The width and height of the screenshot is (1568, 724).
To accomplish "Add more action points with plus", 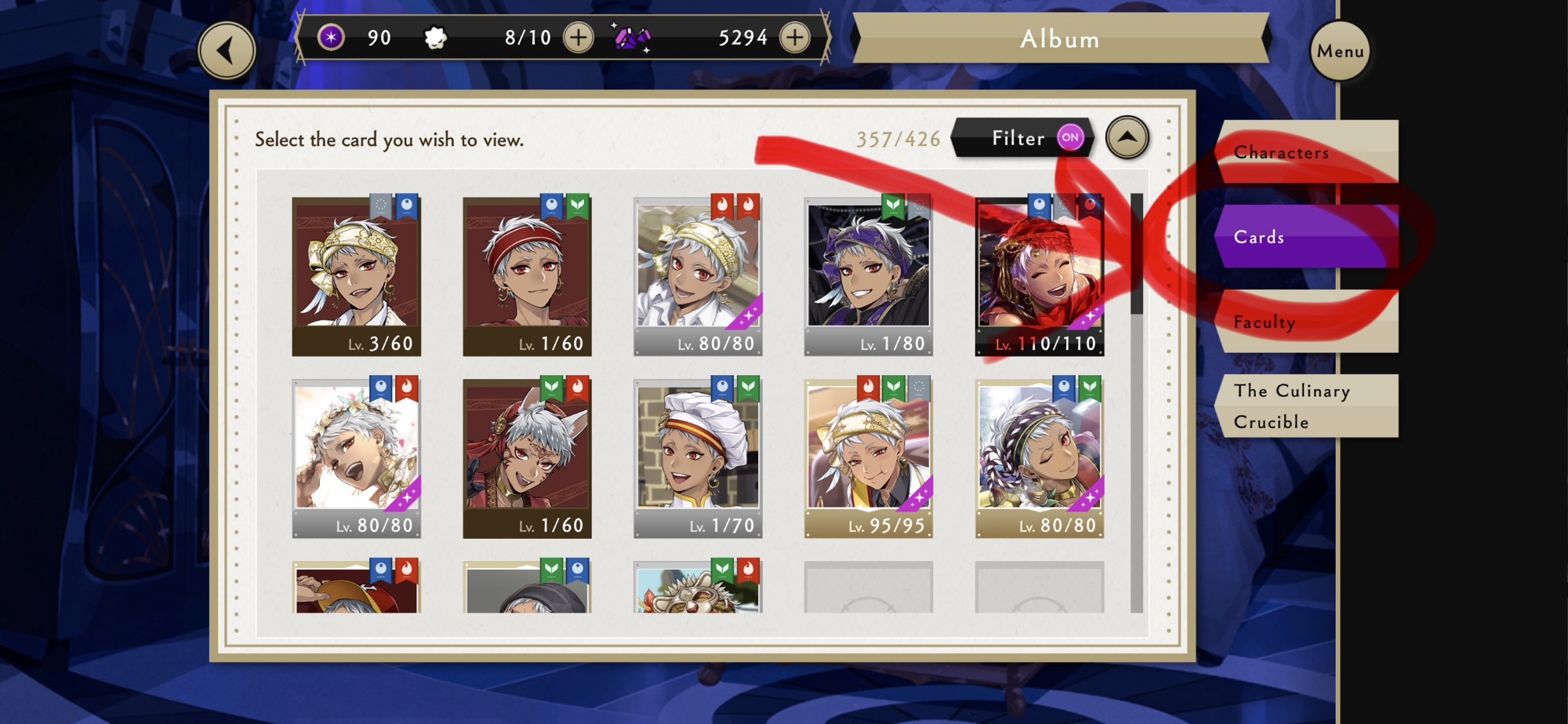I will (579, 38).
